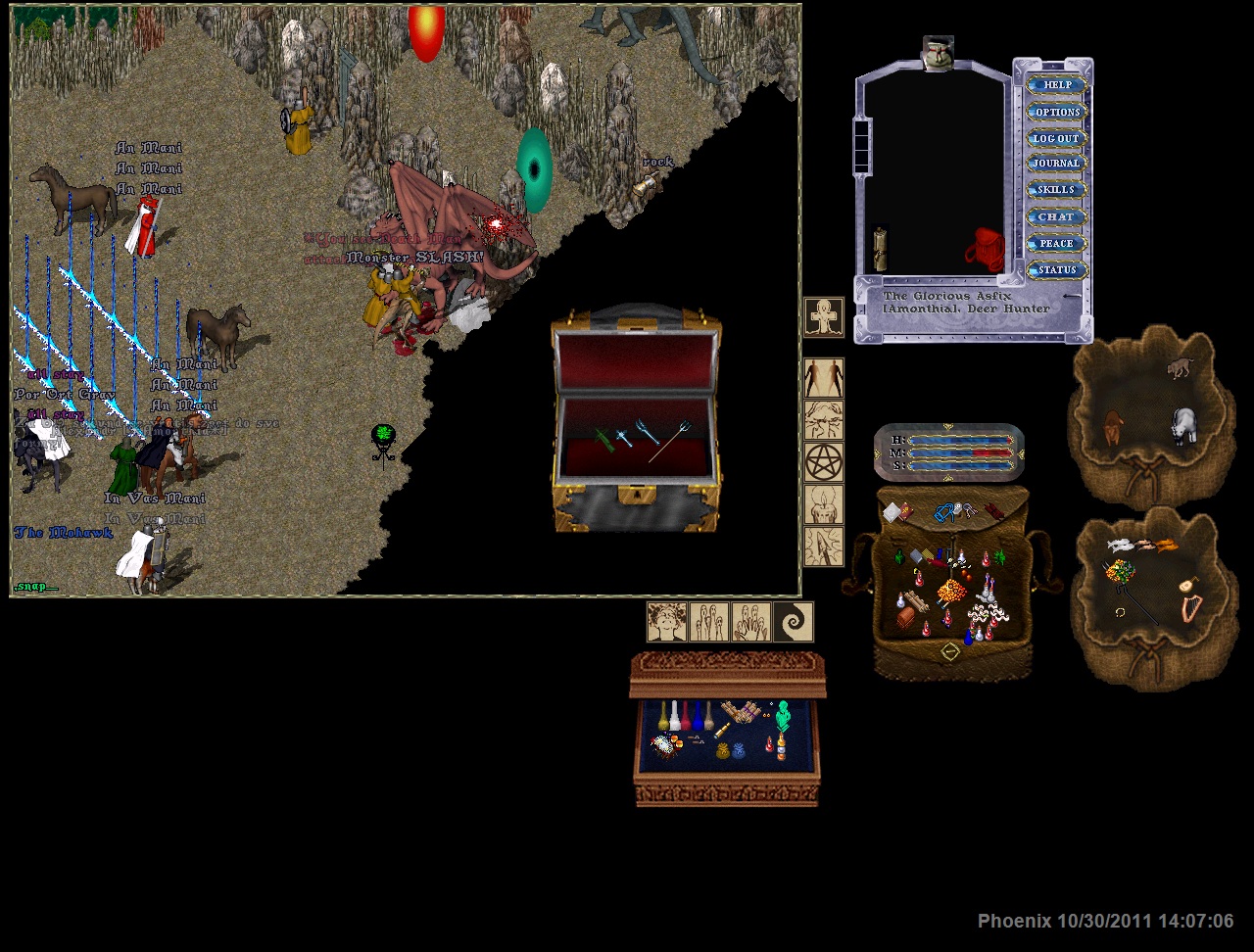Select the red backpack on the paperdoll
The width and height of the screenshot is (1254, 952).
[985, 250]
